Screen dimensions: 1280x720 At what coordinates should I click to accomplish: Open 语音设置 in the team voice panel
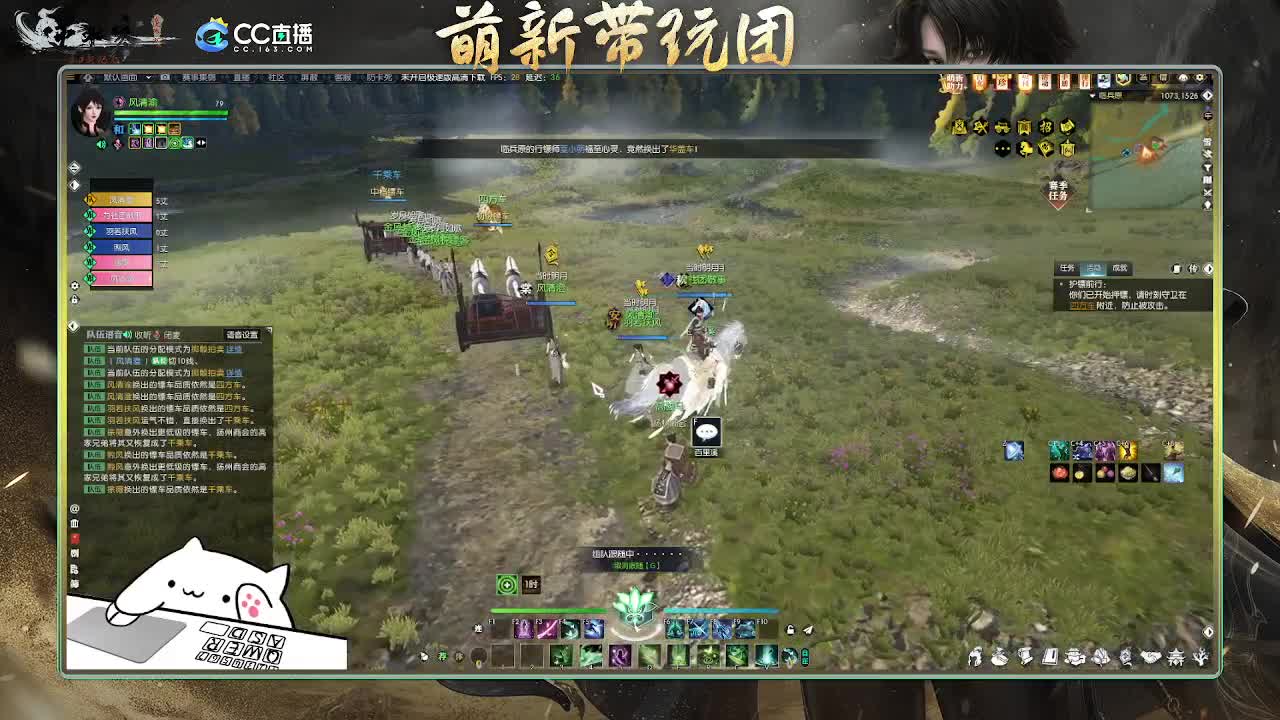[x=243, y=334]
